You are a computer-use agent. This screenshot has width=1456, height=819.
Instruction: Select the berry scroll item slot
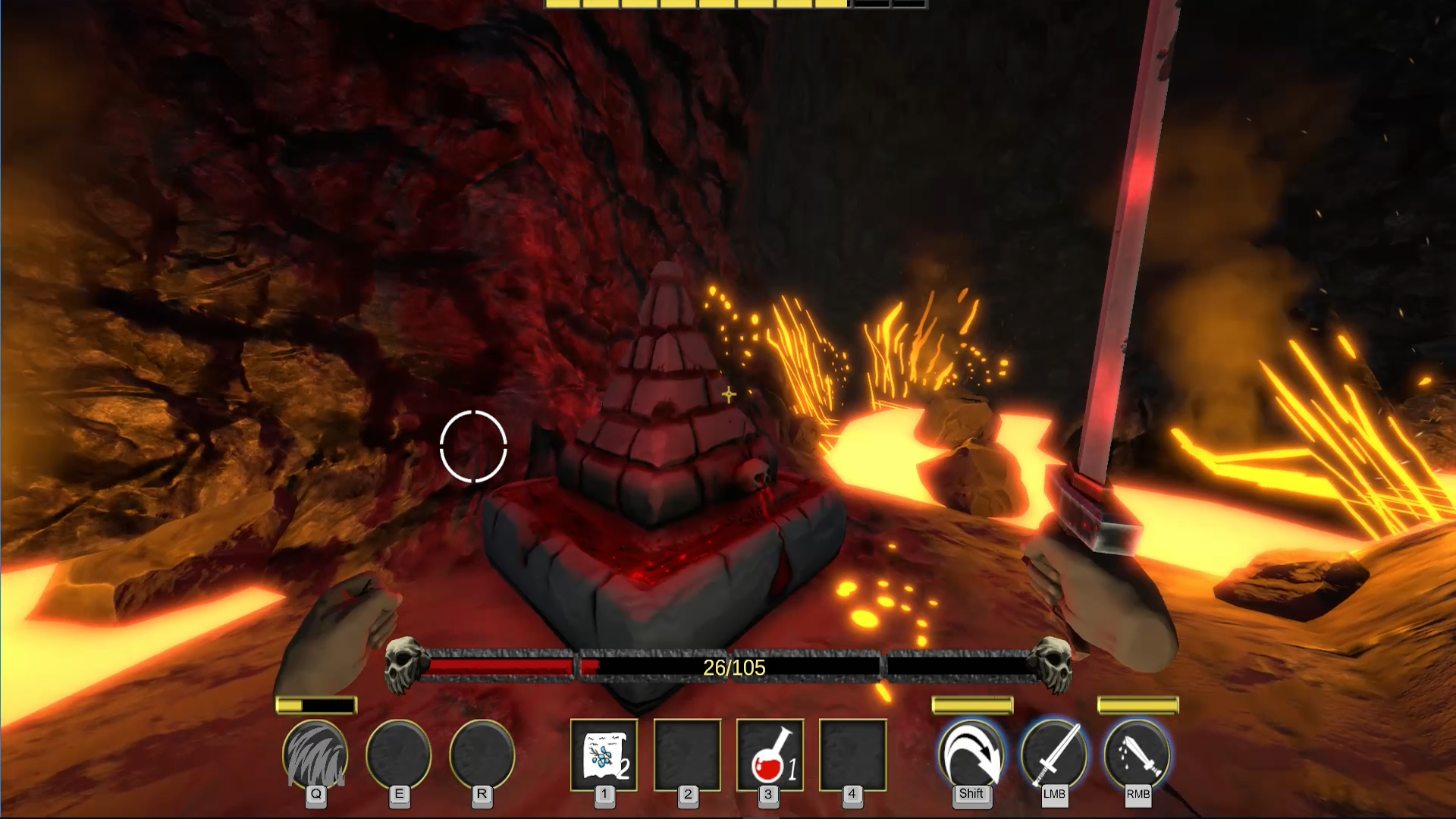pos(604,755)
